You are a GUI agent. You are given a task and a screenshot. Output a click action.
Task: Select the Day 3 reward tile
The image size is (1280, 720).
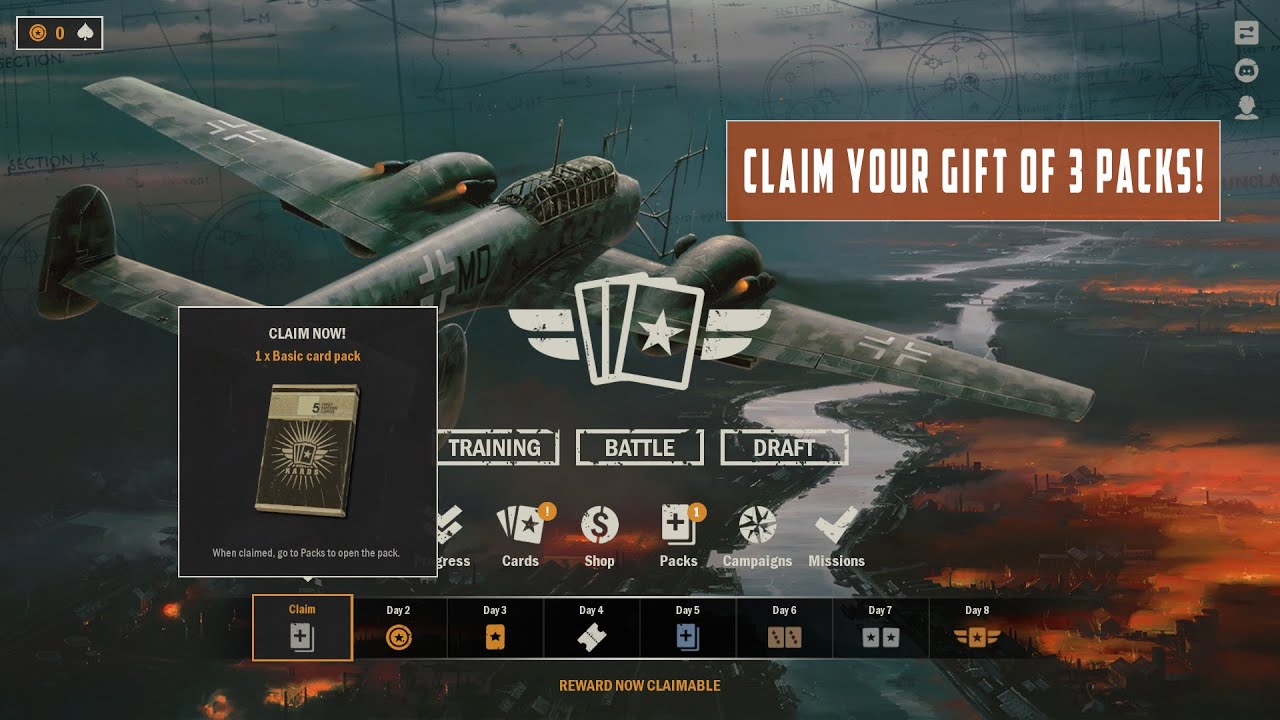point(495,628)
